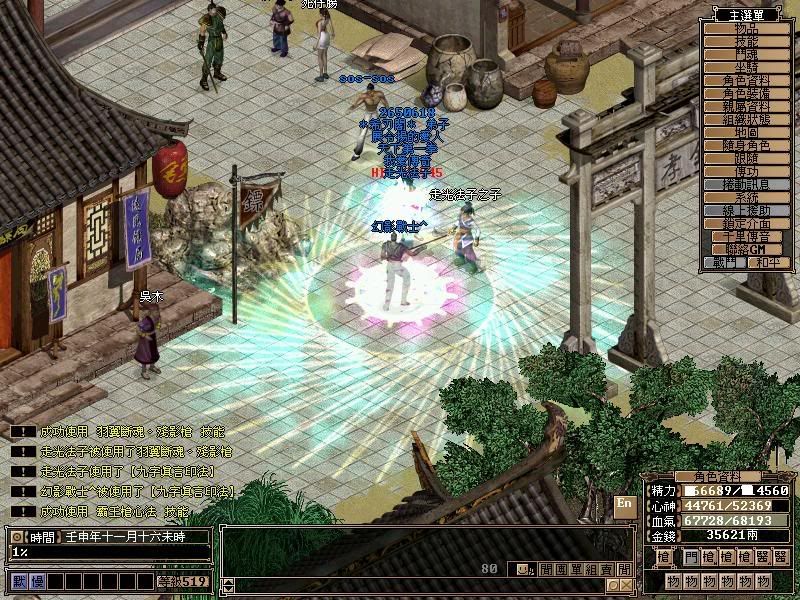Image resolution: width=800 pixels, height=600 pixels.
Task: Close the chat panel with the X button
Action: pyautogui.click(x=626, y=585)
